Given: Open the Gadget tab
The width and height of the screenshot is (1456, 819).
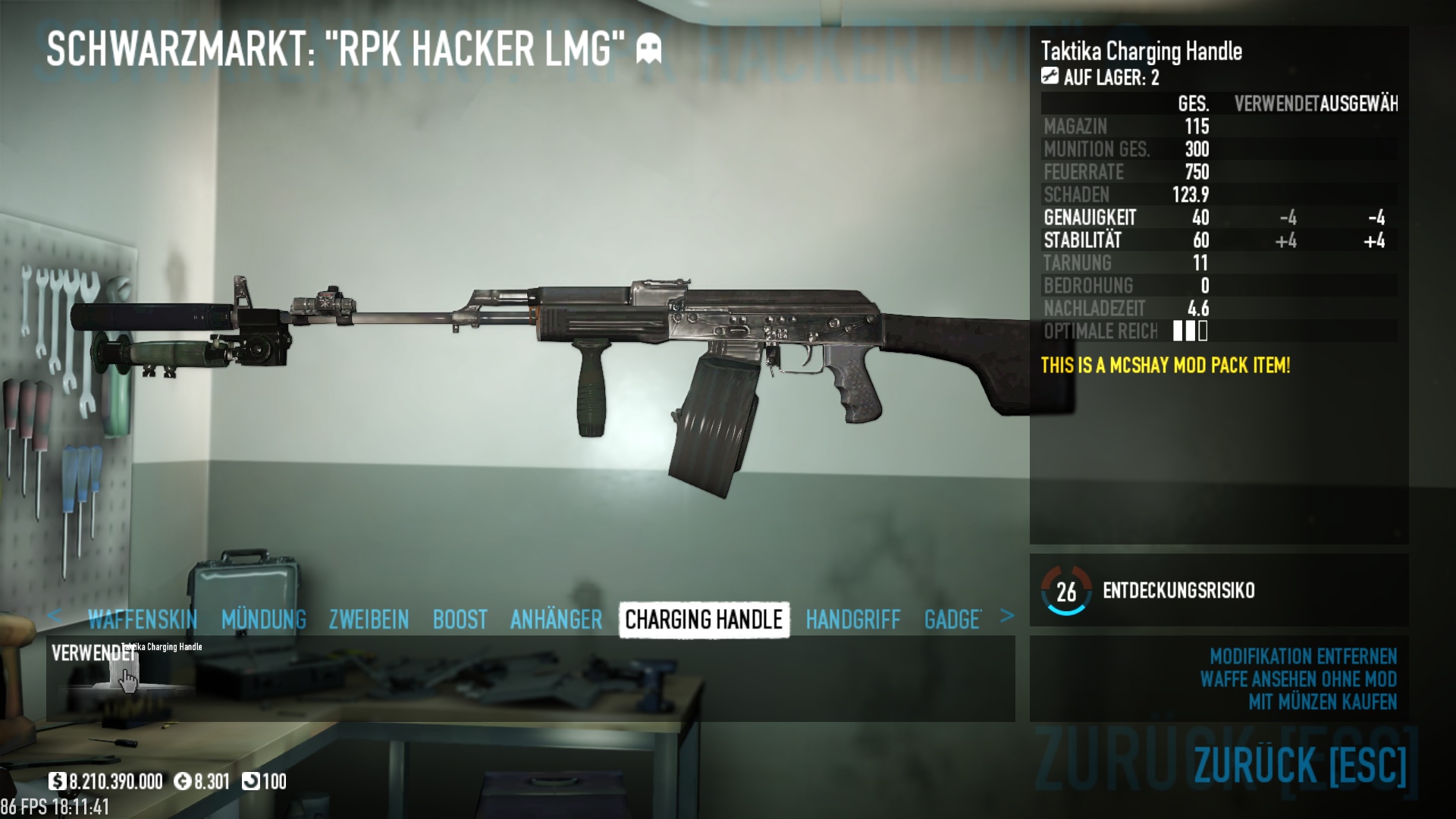Looking at the screenshot, I should (952, 620).
